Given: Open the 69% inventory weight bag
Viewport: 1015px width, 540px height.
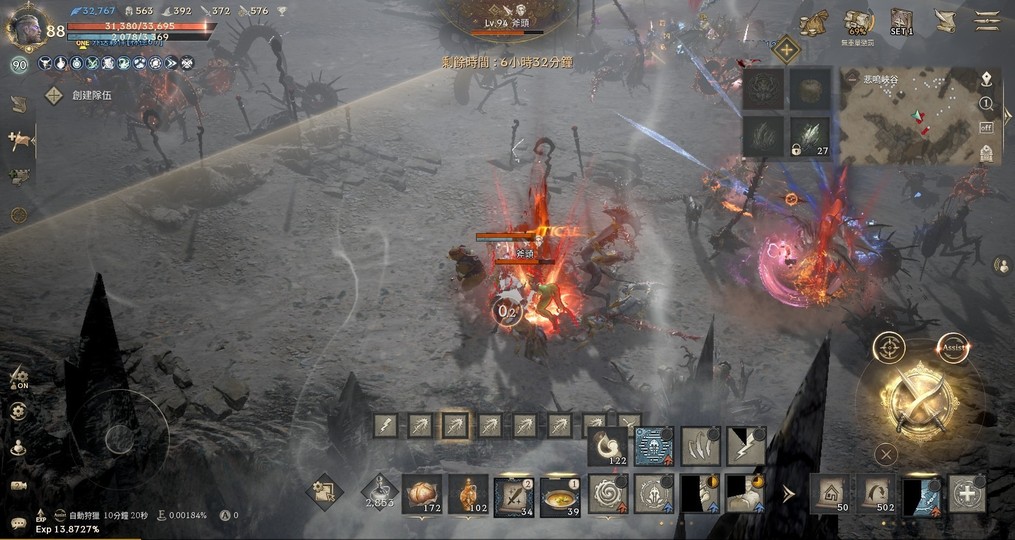Looking at the screenshot, I should pos(858,22).
